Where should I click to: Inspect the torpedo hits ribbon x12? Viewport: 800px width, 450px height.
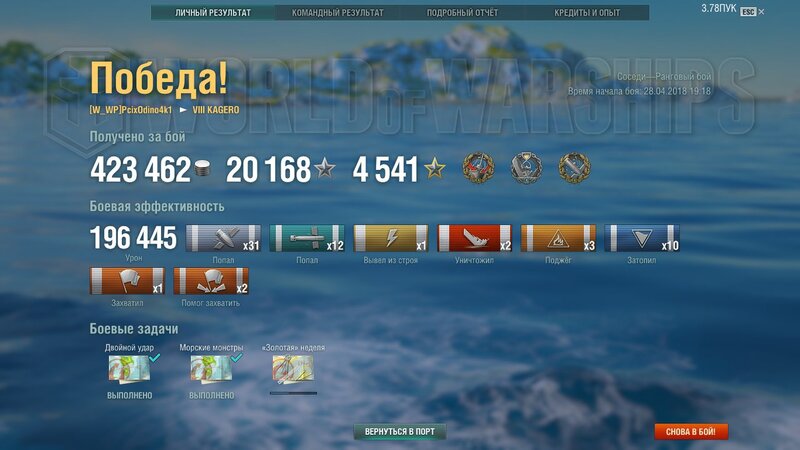(x=307, y=238)
